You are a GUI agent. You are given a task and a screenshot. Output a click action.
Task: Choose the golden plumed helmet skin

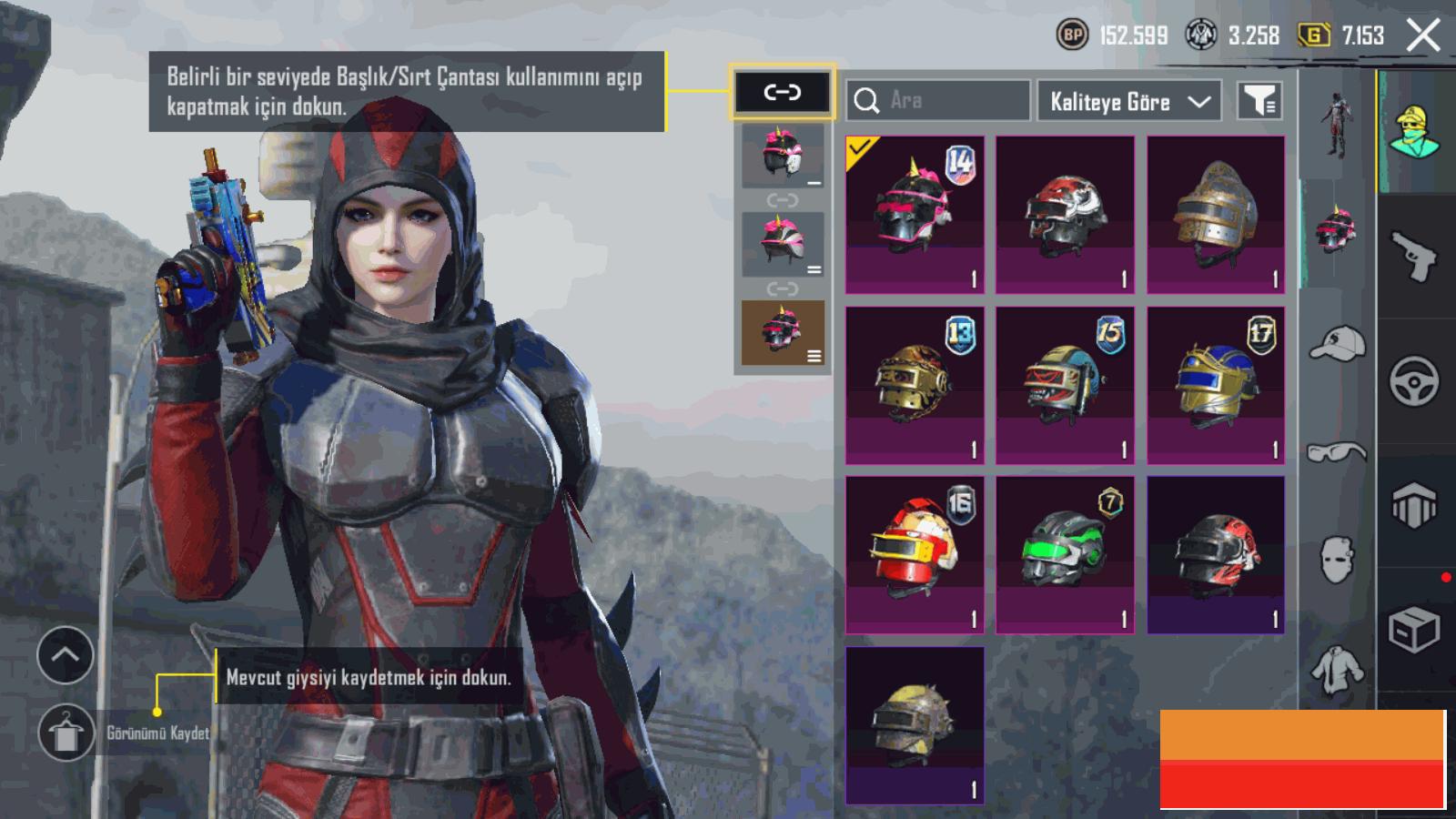(1216, 215)
